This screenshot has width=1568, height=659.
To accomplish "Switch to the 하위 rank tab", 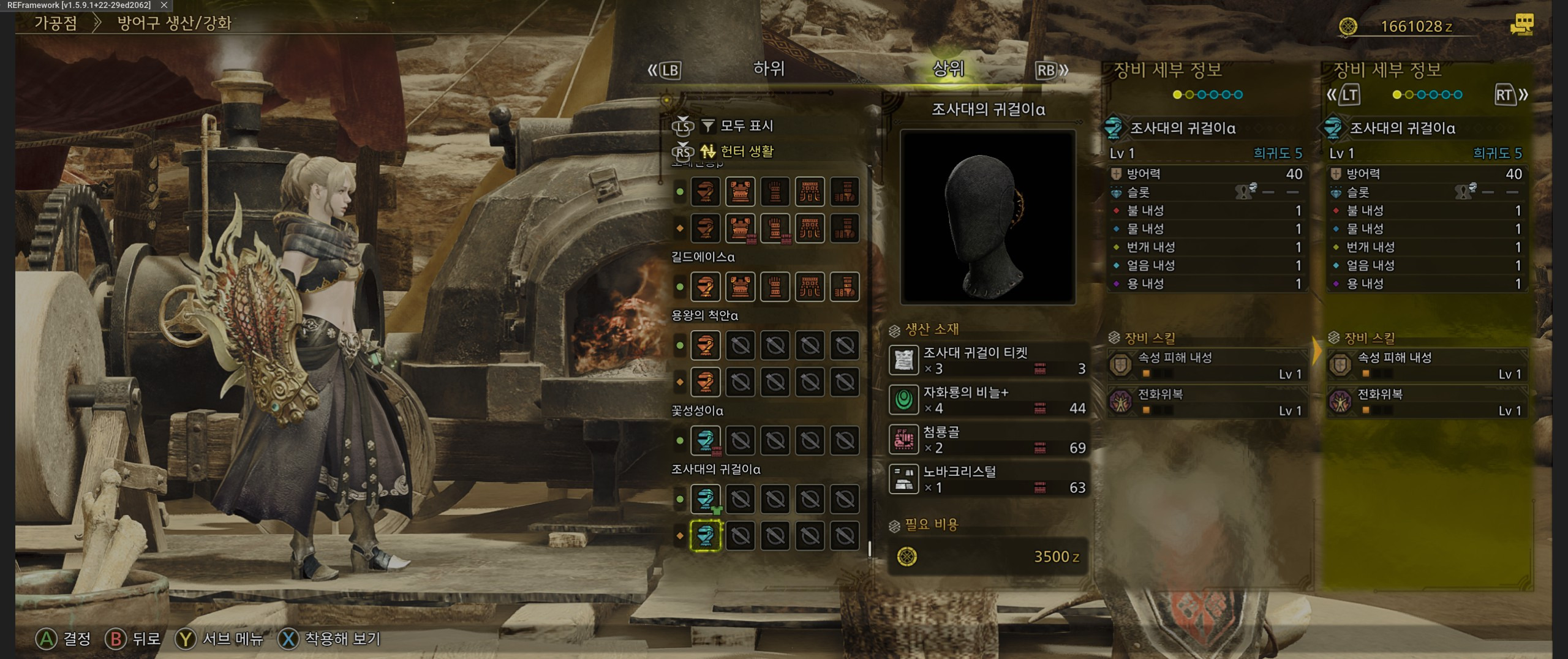I will pos(768,69).
